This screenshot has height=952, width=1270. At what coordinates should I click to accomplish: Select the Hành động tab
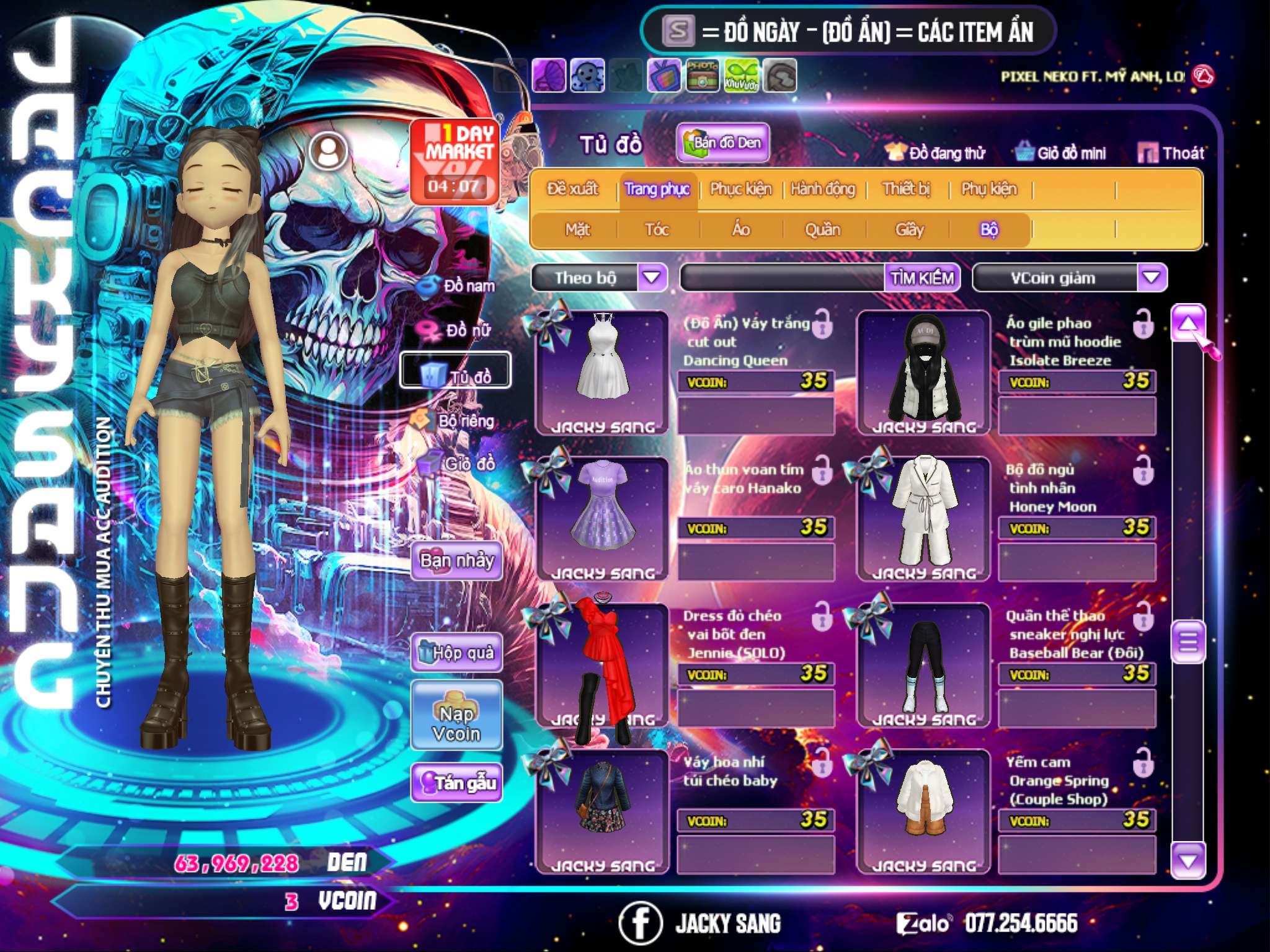click(x=822, y=189)
